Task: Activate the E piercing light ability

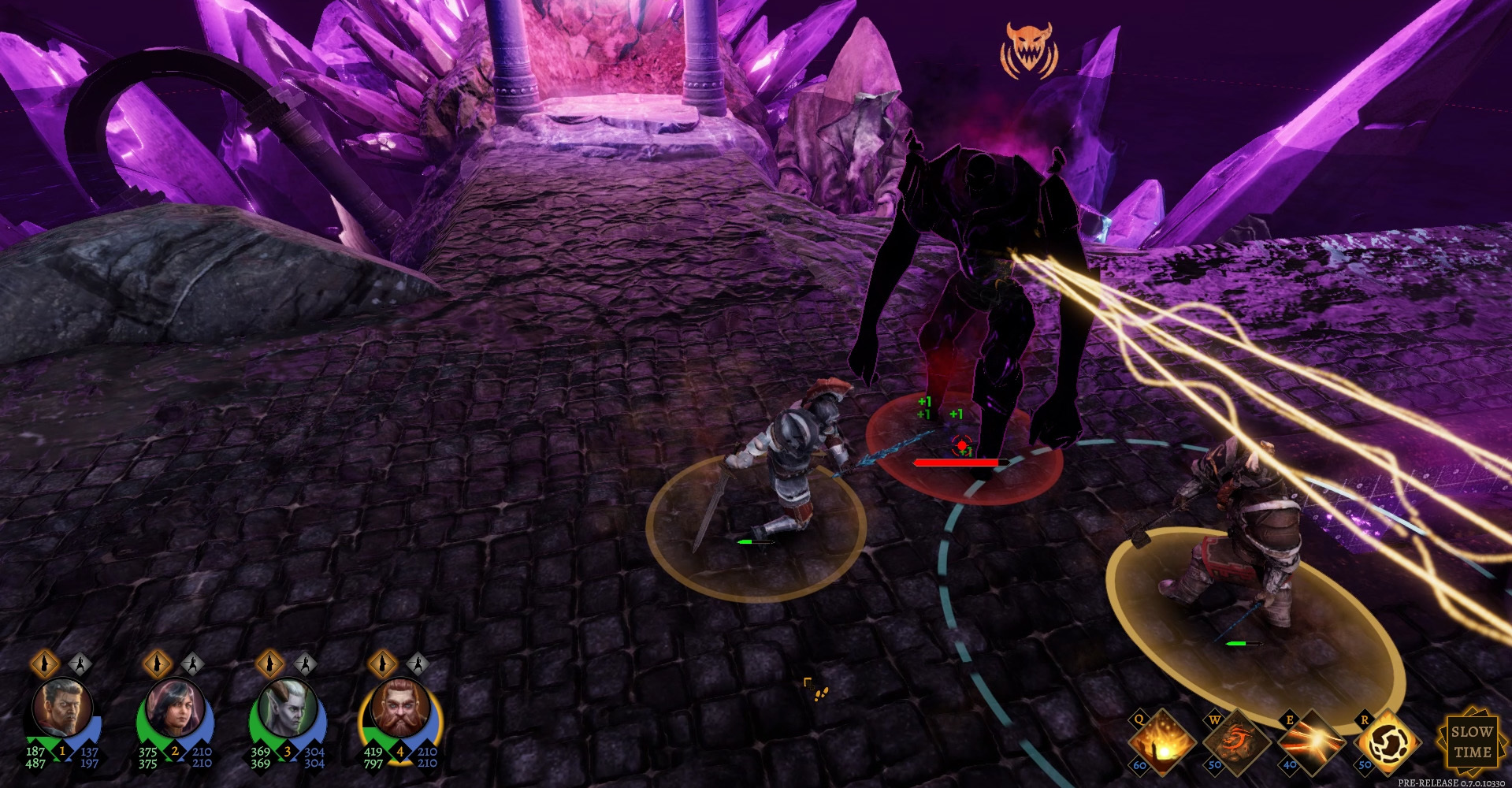Action: tap(1311, 742)
